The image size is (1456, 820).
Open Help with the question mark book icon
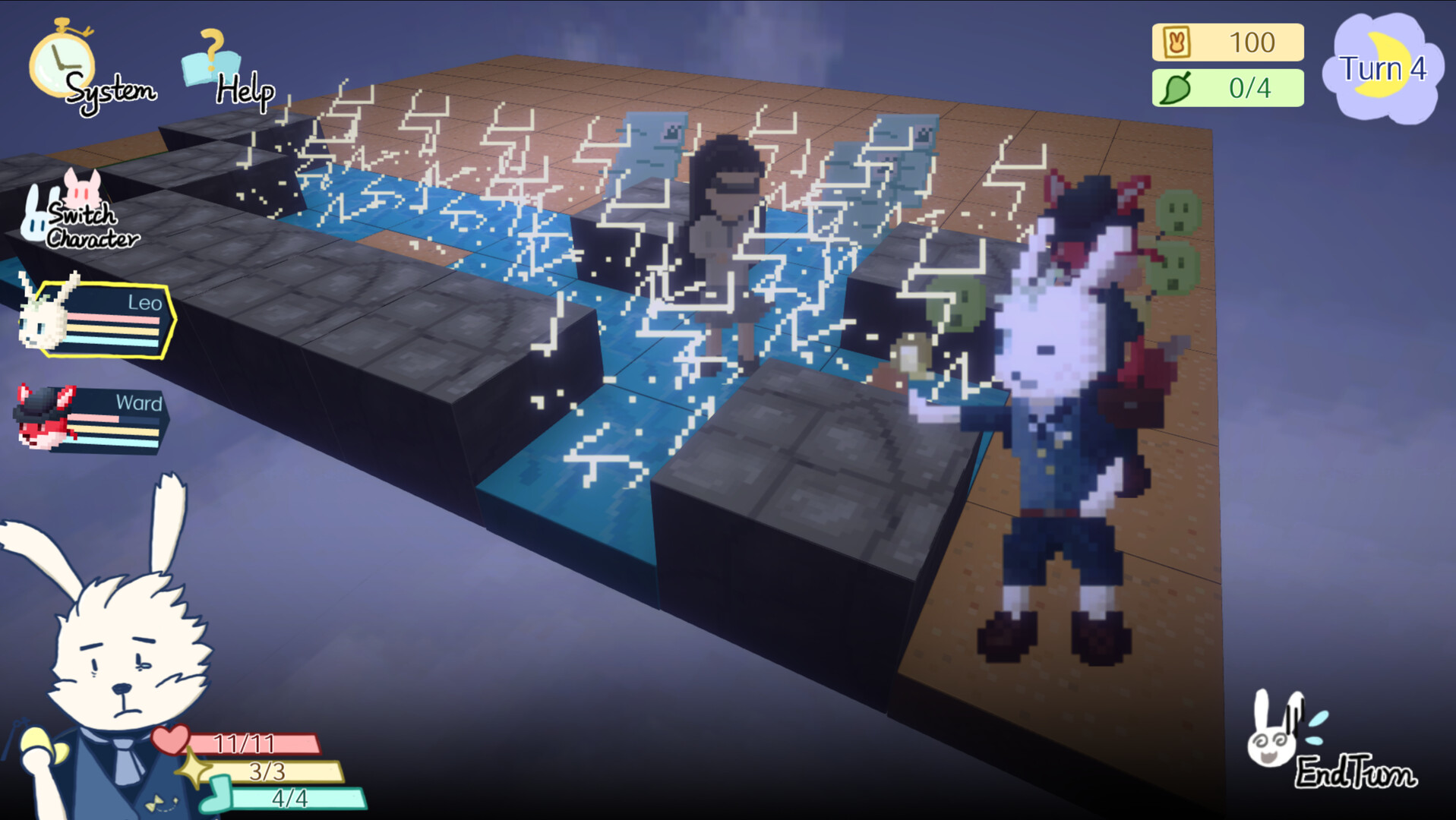[213, 55]
